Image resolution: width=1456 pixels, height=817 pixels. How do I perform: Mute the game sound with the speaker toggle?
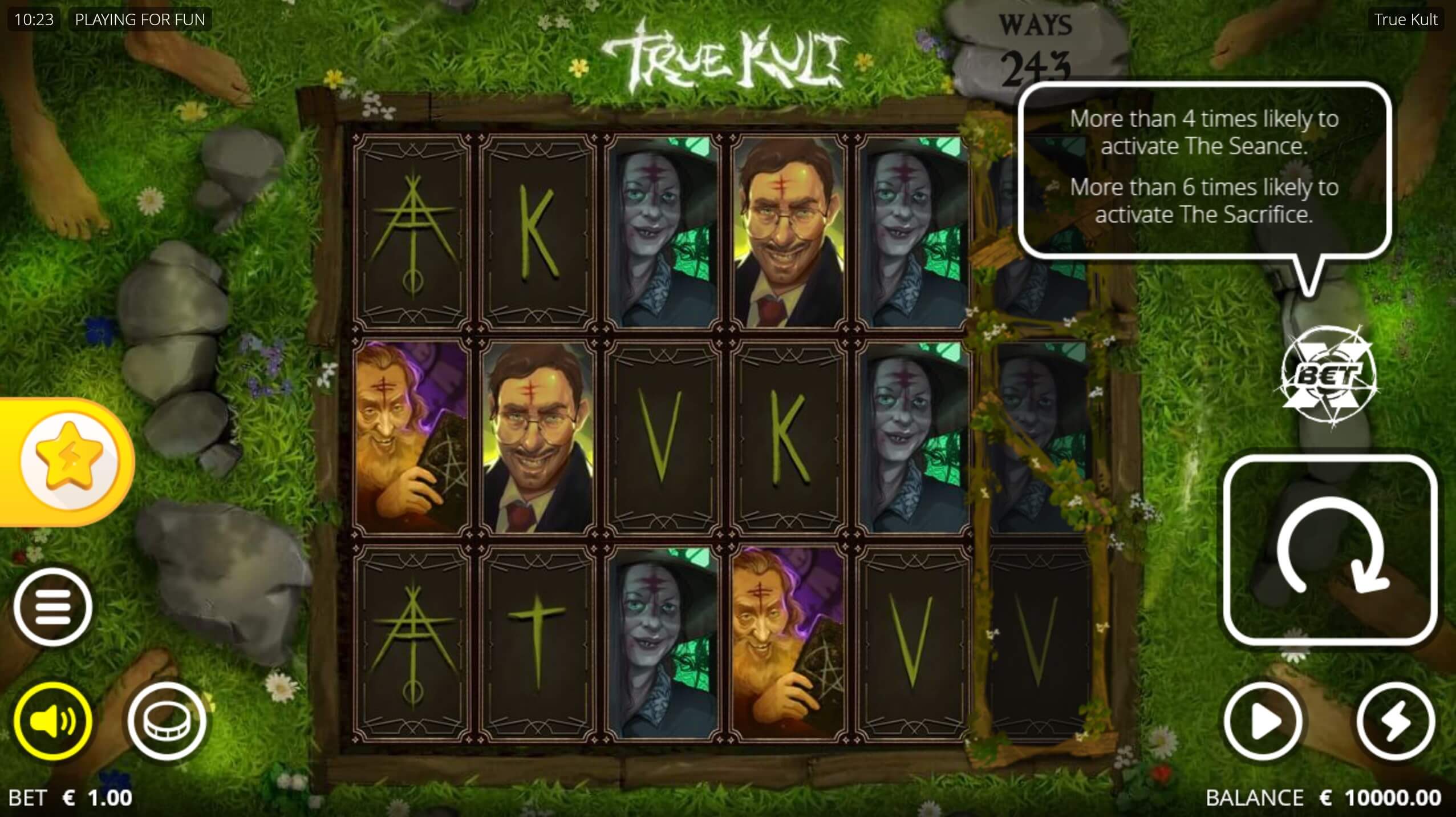54,720
